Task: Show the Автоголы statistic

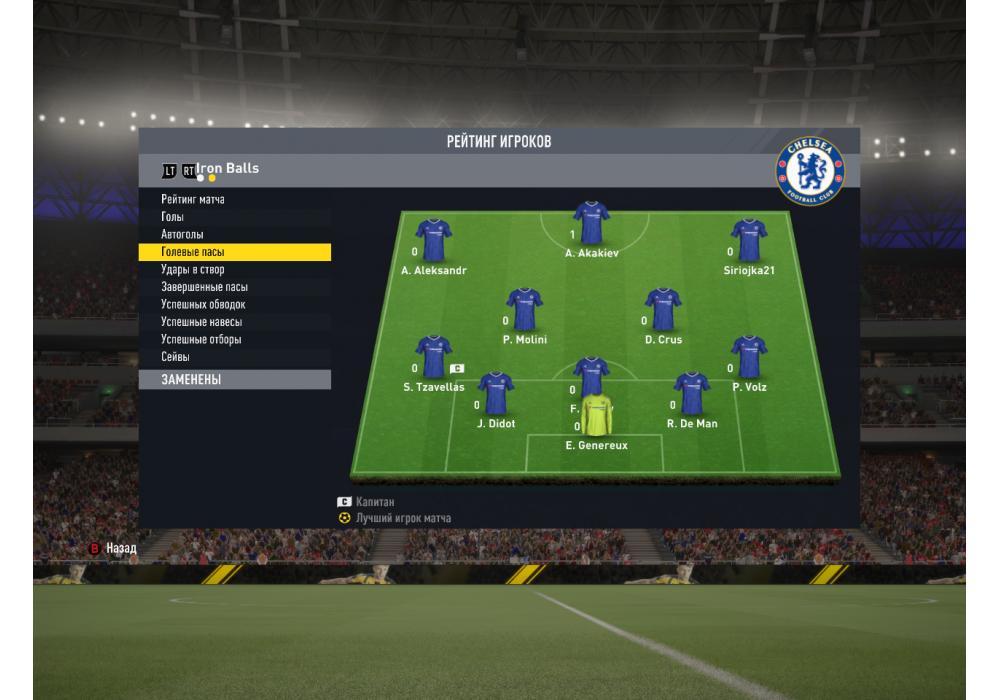Action: pyautogui.click(x=182, y=235)
